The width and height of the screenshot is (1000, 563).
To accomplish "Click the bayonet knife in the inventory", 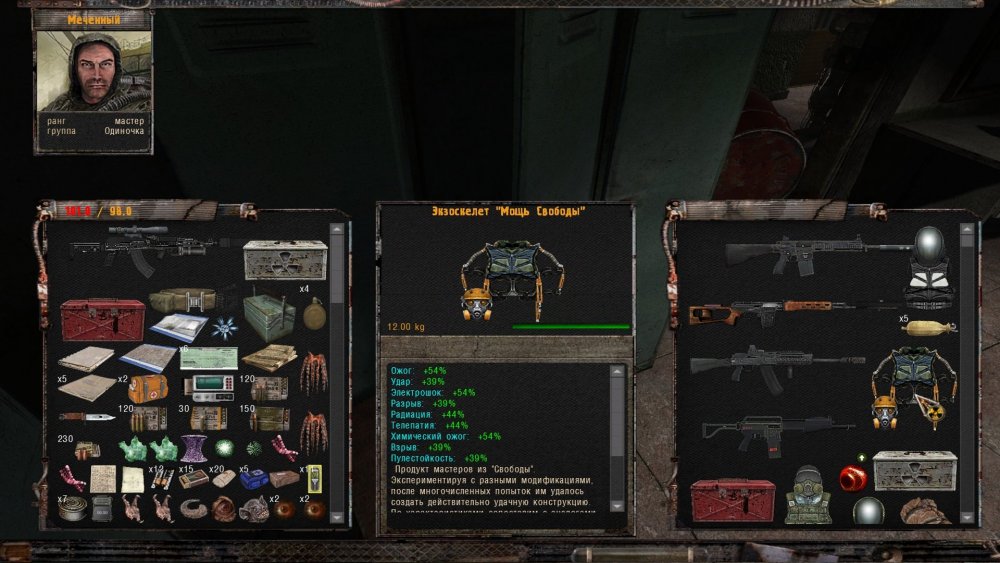I will (86, 416).
